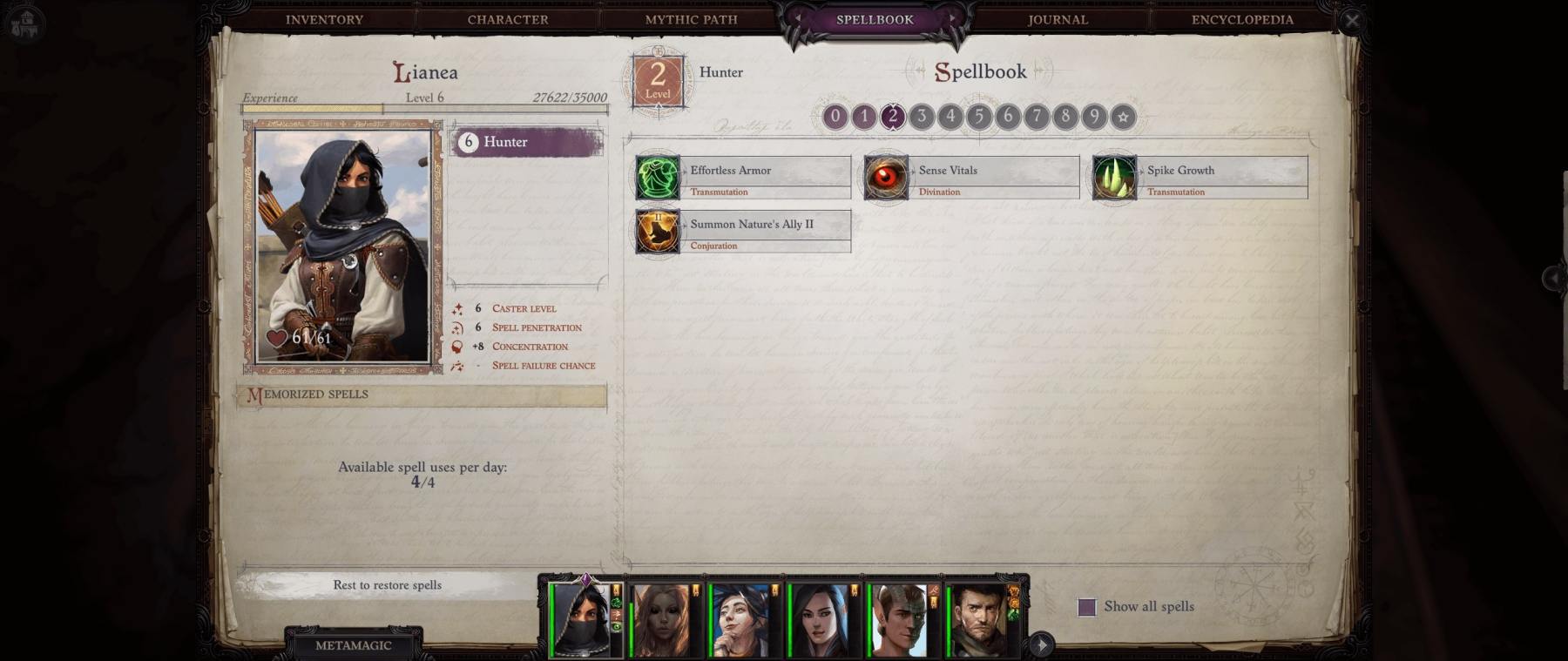Show spell level 1 spells

(864, 116)
